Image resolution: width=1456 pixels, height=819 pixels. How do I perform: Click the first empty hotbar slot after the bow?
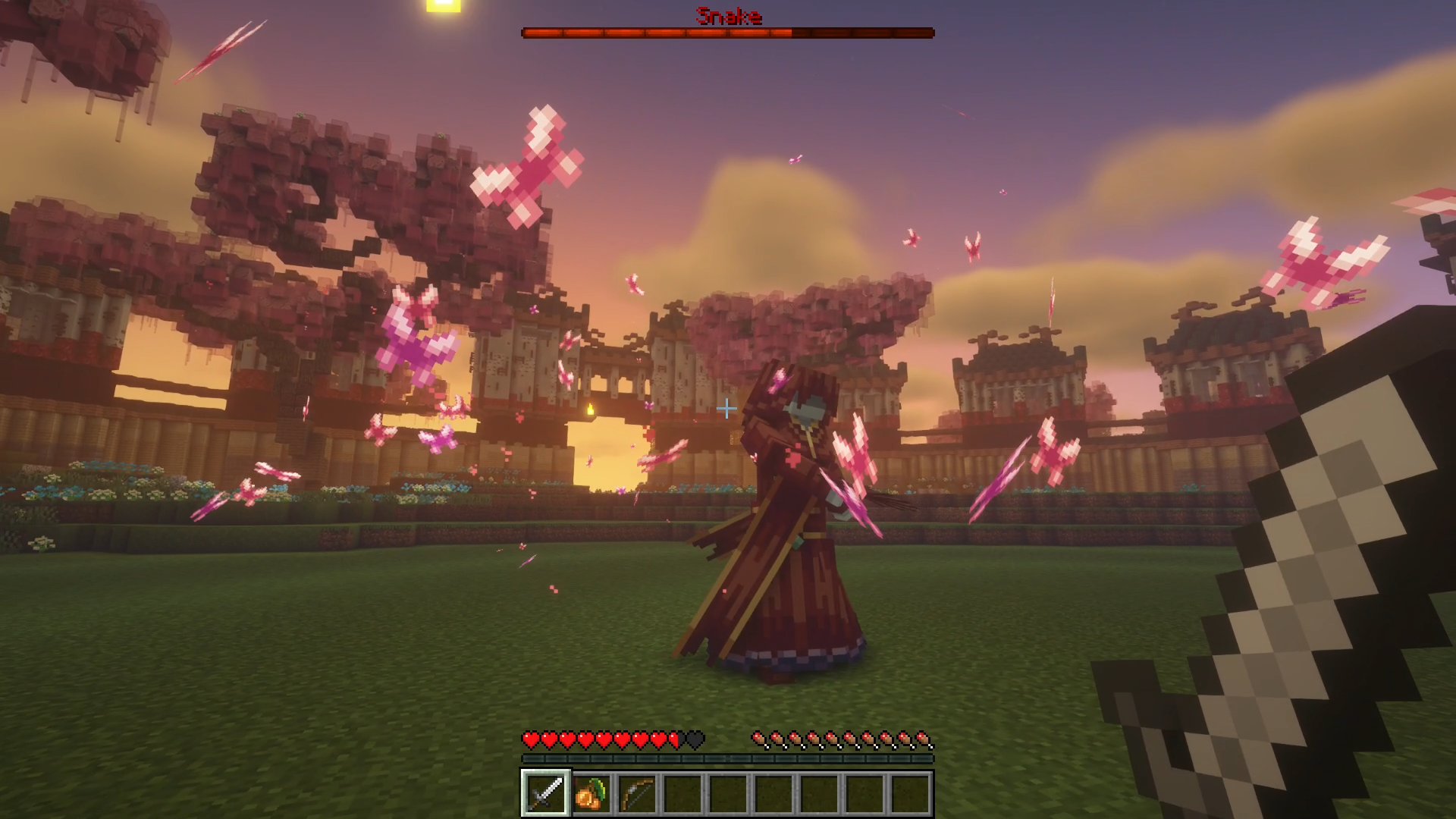pos(683,797)
